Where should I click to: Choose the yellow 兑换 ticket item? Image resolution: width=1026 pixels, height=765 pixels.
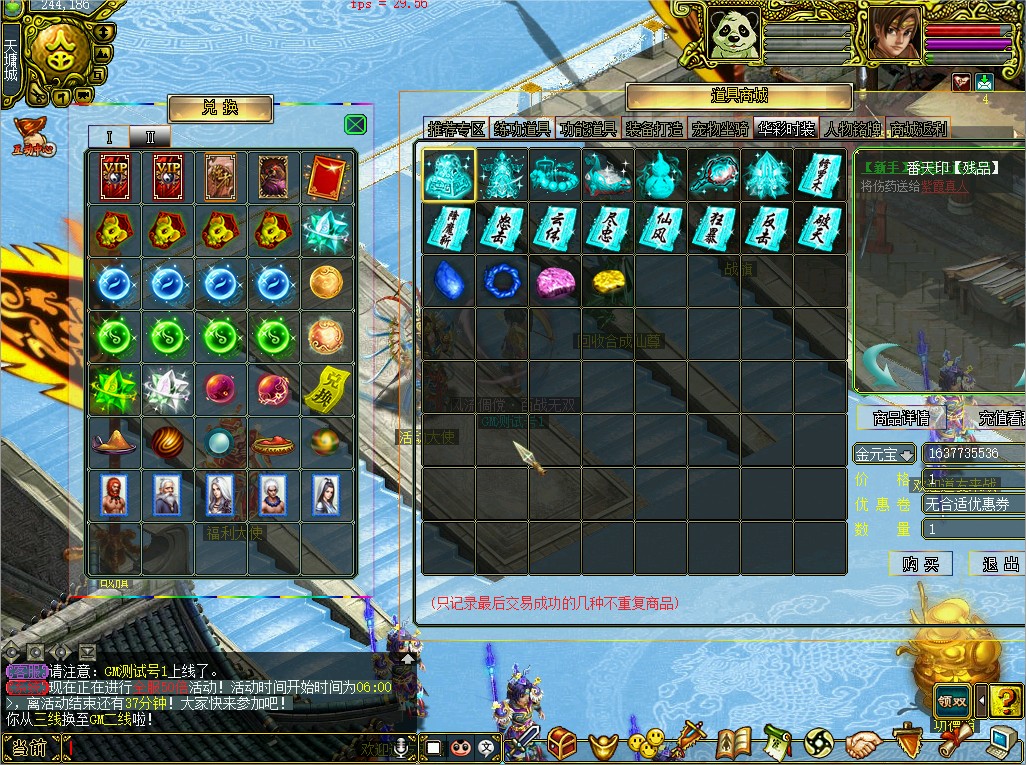[x=327, y=387]
